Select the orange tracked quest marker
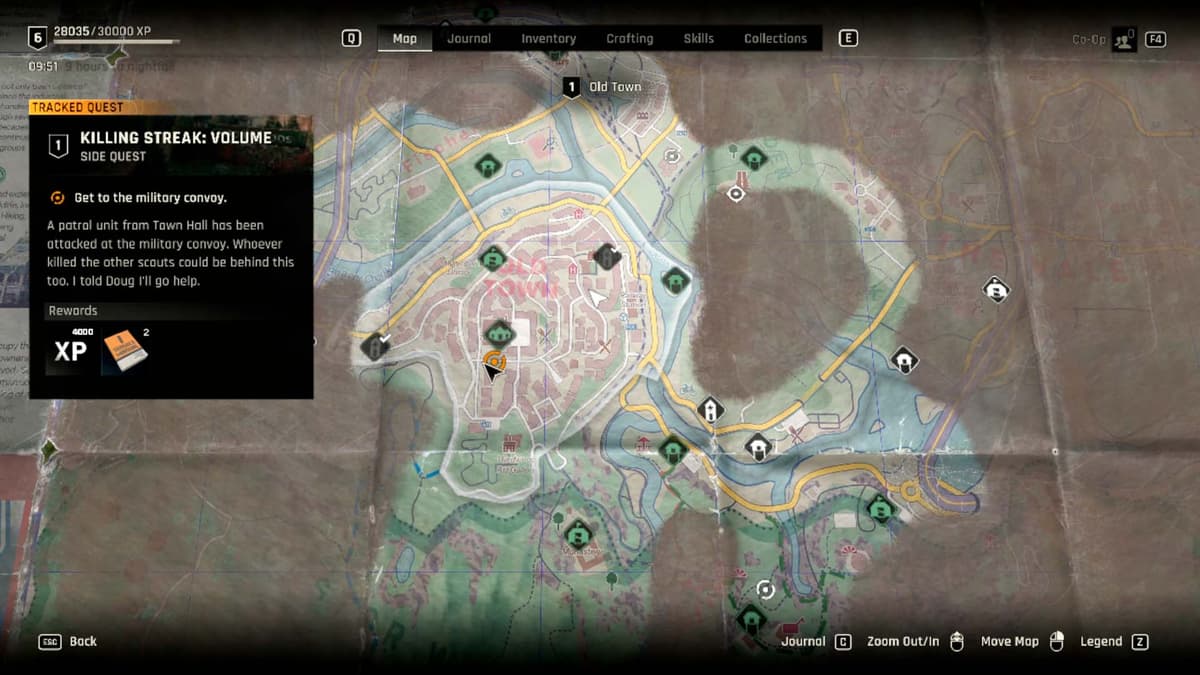This screenshot has width=1200, height=675. [x=494, y=360]
